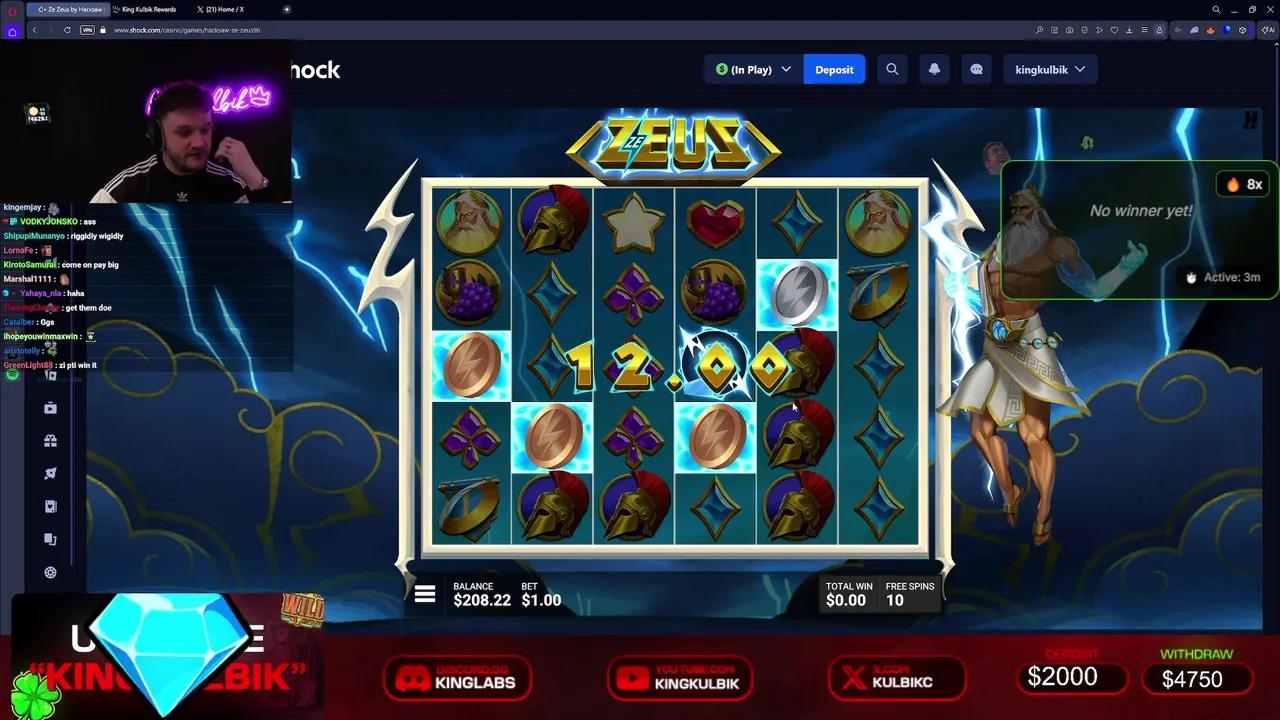This screenshot has height=720, width=1280.
Task: Open the in-game hamburger menu
Action: pyautogui.click(x=425, y=594)
